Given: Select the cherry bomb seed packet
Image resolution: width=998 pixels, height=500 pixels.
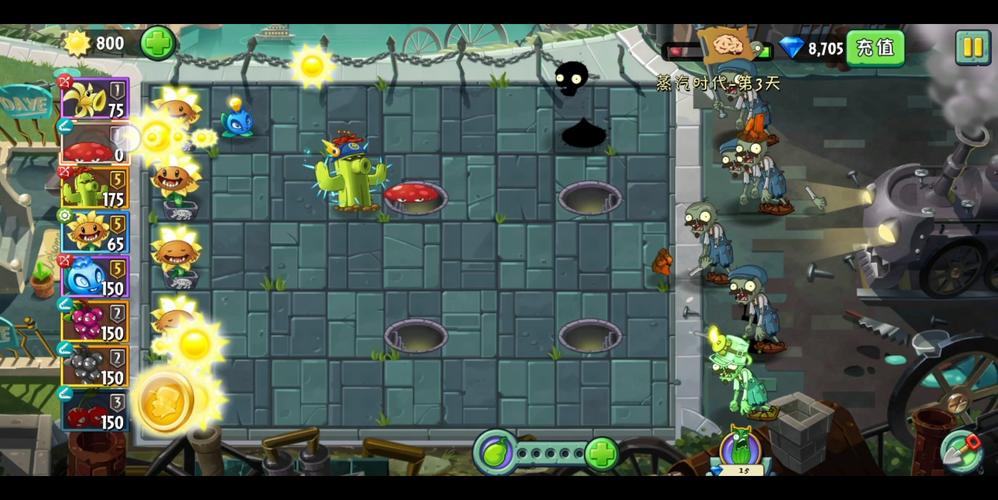Looking at the screenshot, I should [95, 409].
